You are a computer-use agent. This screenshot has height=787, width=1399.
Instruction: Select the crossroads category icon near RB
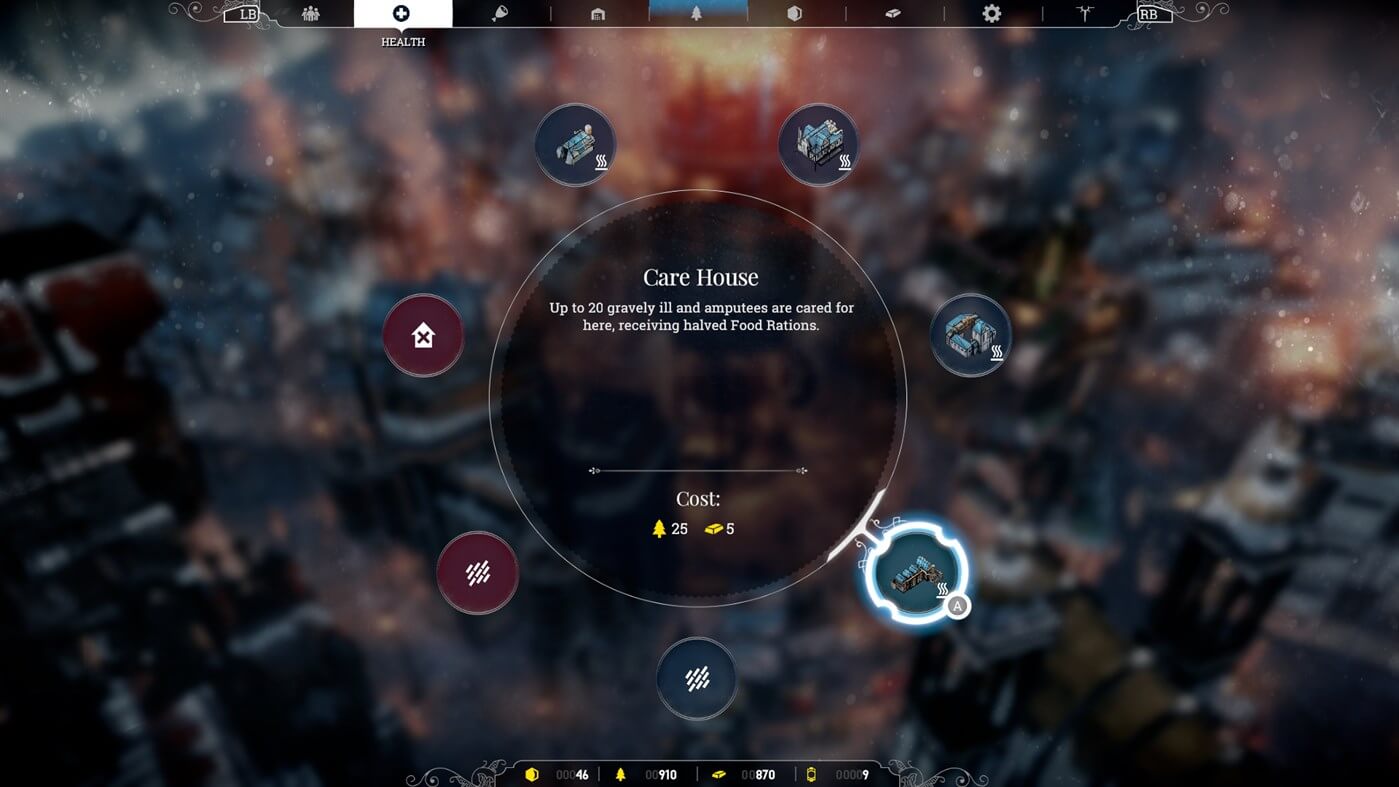[x=1085, y=13]
